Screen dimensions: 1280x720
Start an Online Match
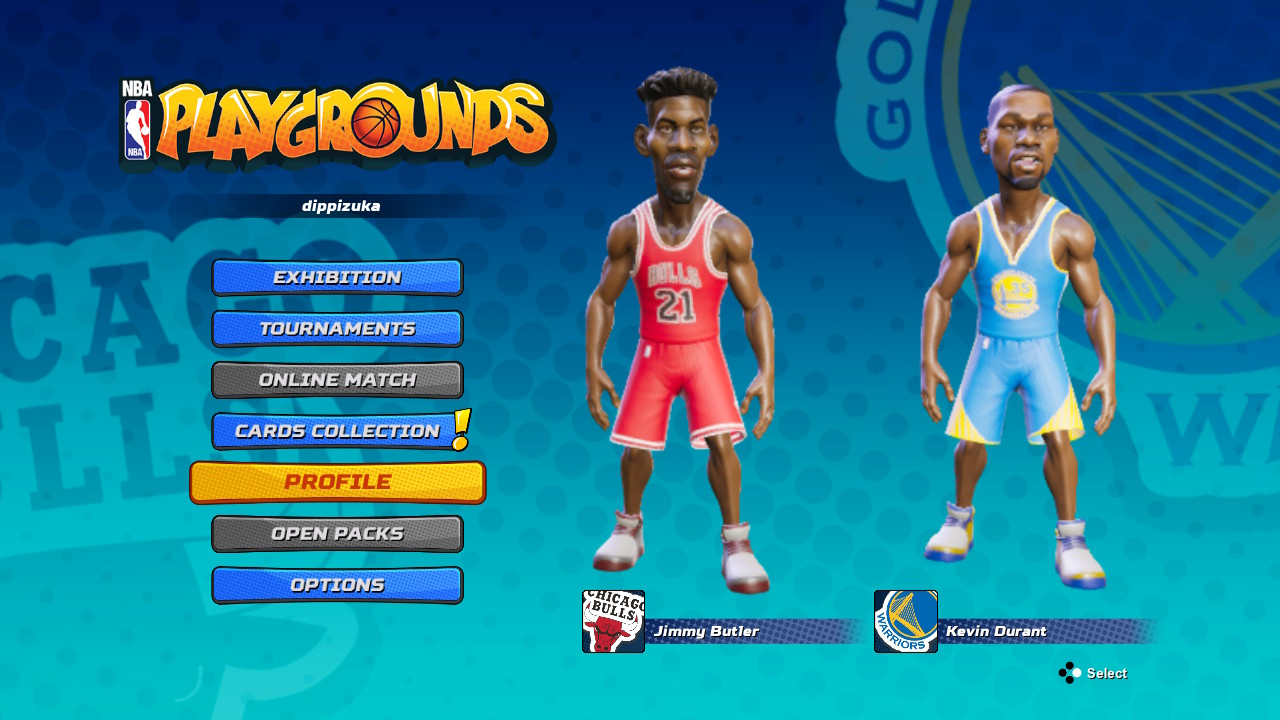click(x=337, y=379)
